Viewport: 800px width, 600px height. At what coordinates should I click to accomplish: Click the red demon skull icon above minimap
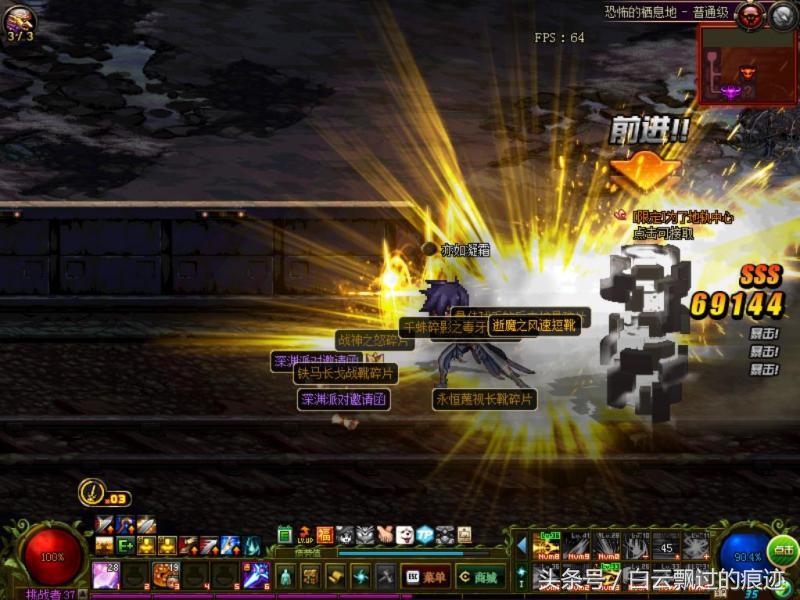pyautogui.click(x=750, y=14)
